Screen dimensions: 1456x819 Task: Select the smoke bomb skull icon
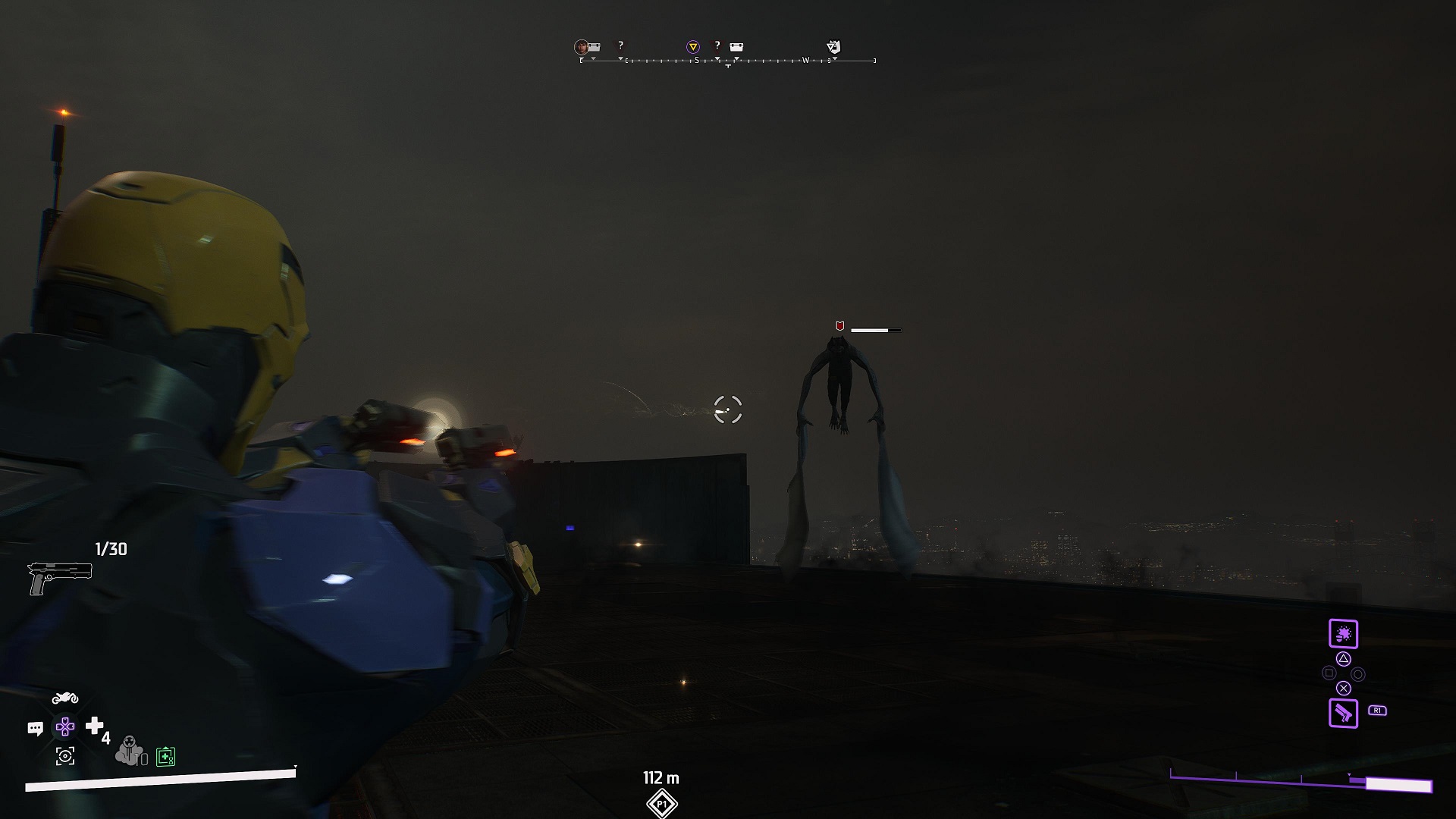tap(129, 751)
